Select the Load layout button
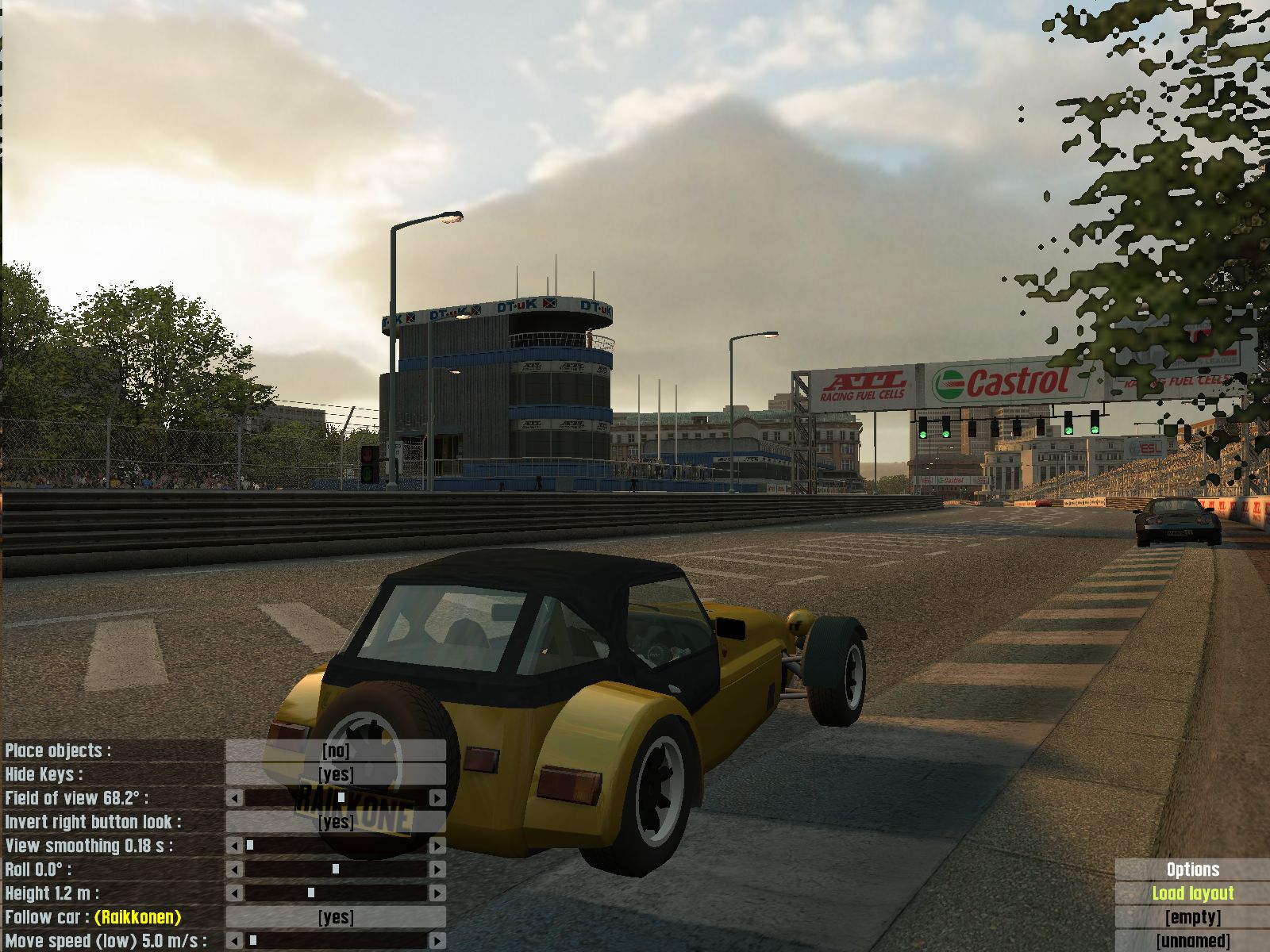1270x952 pixels. click(x=1192, y=893)
